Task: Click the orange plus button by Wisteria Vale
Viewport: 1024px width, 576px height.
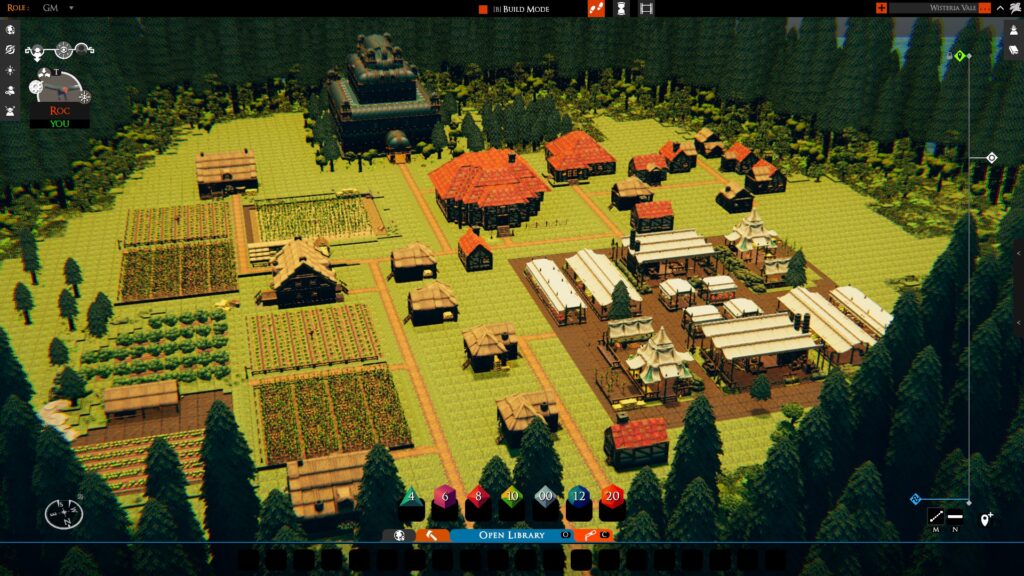Action: pyautogui.click(x=881, y=8)
